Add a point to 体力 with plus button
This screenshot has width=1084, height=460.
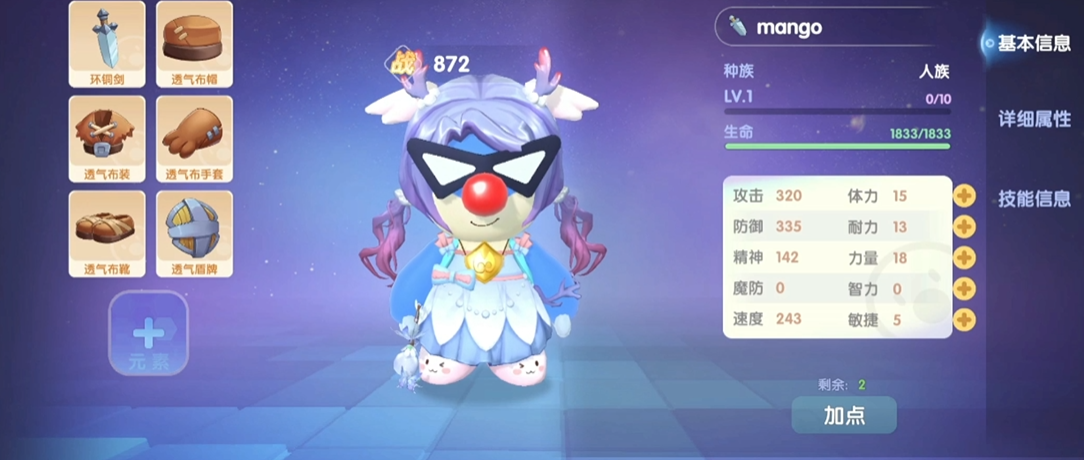[964, 196]
